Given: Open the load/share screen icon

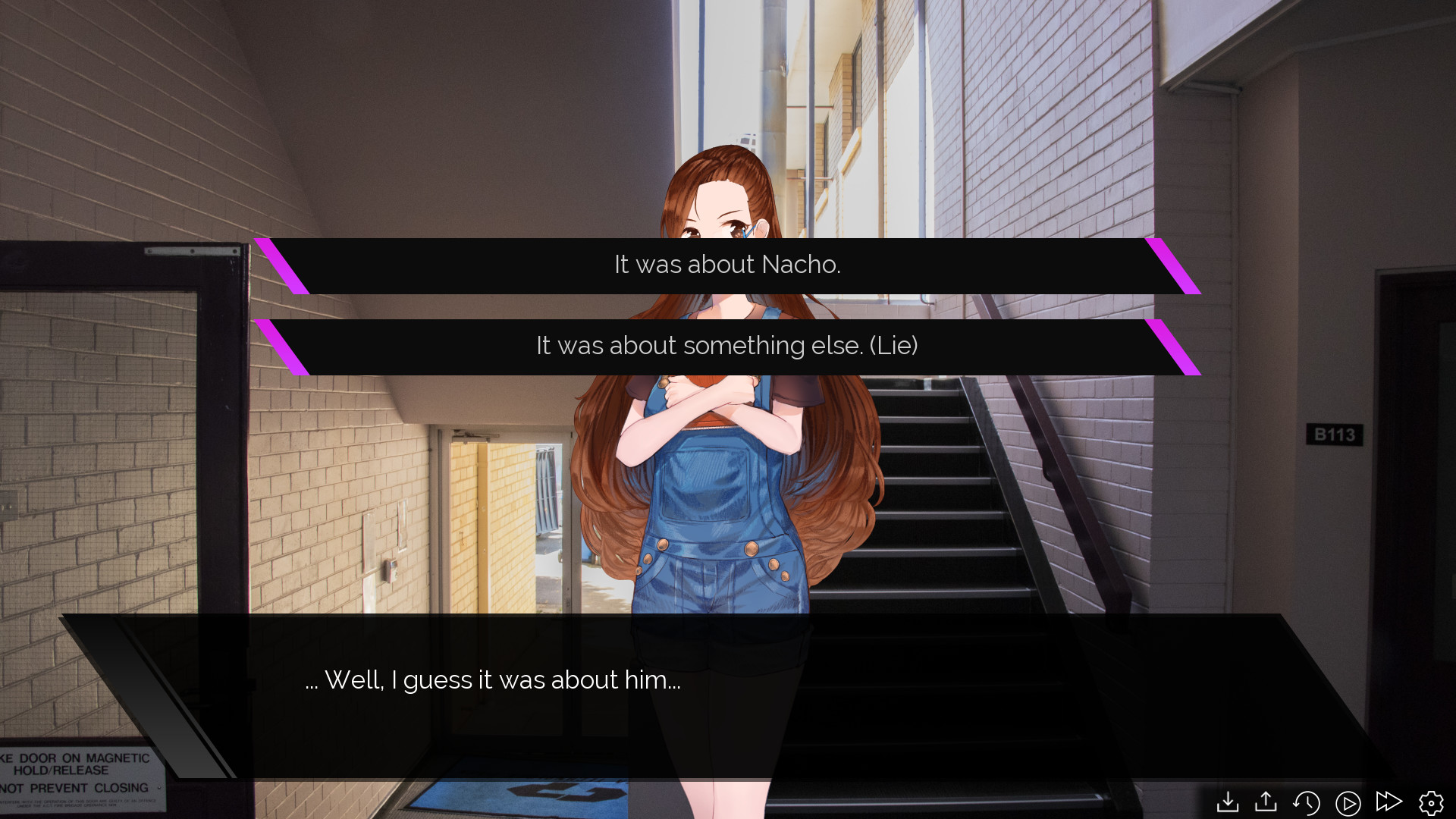Looking at the screenshot, I should coord(1266,801).
